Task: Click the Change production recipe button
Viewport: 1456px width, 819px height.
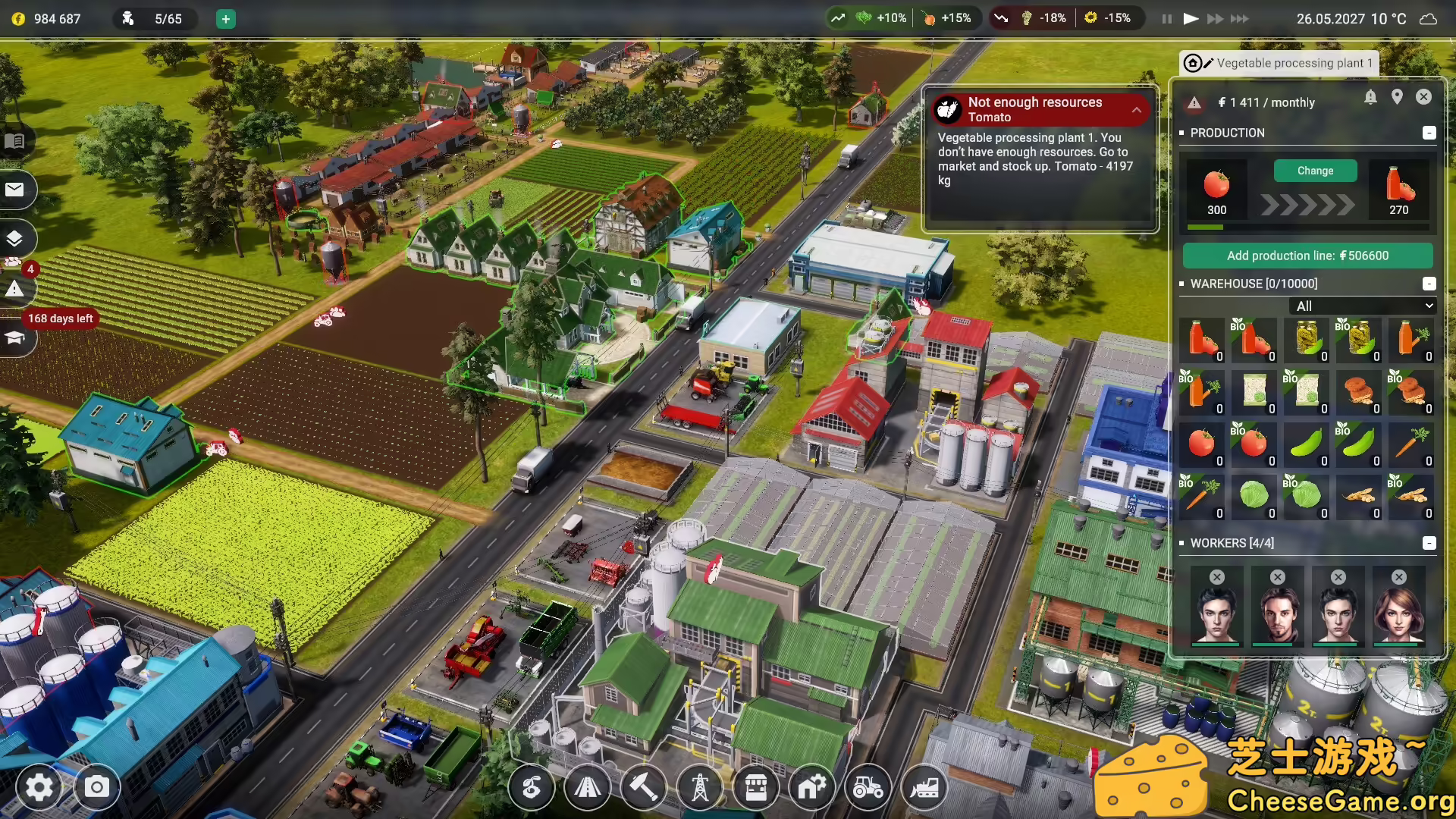Action: click(x=1315, y=171)
